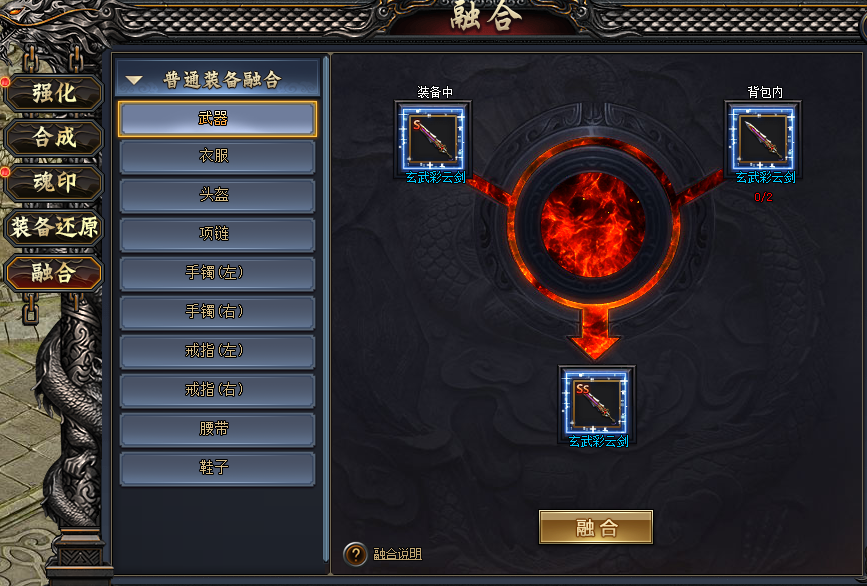Select the backpack sword slot under 背包内
The width and height of the screenshot is (867, 586).
(x=765, y=137)
